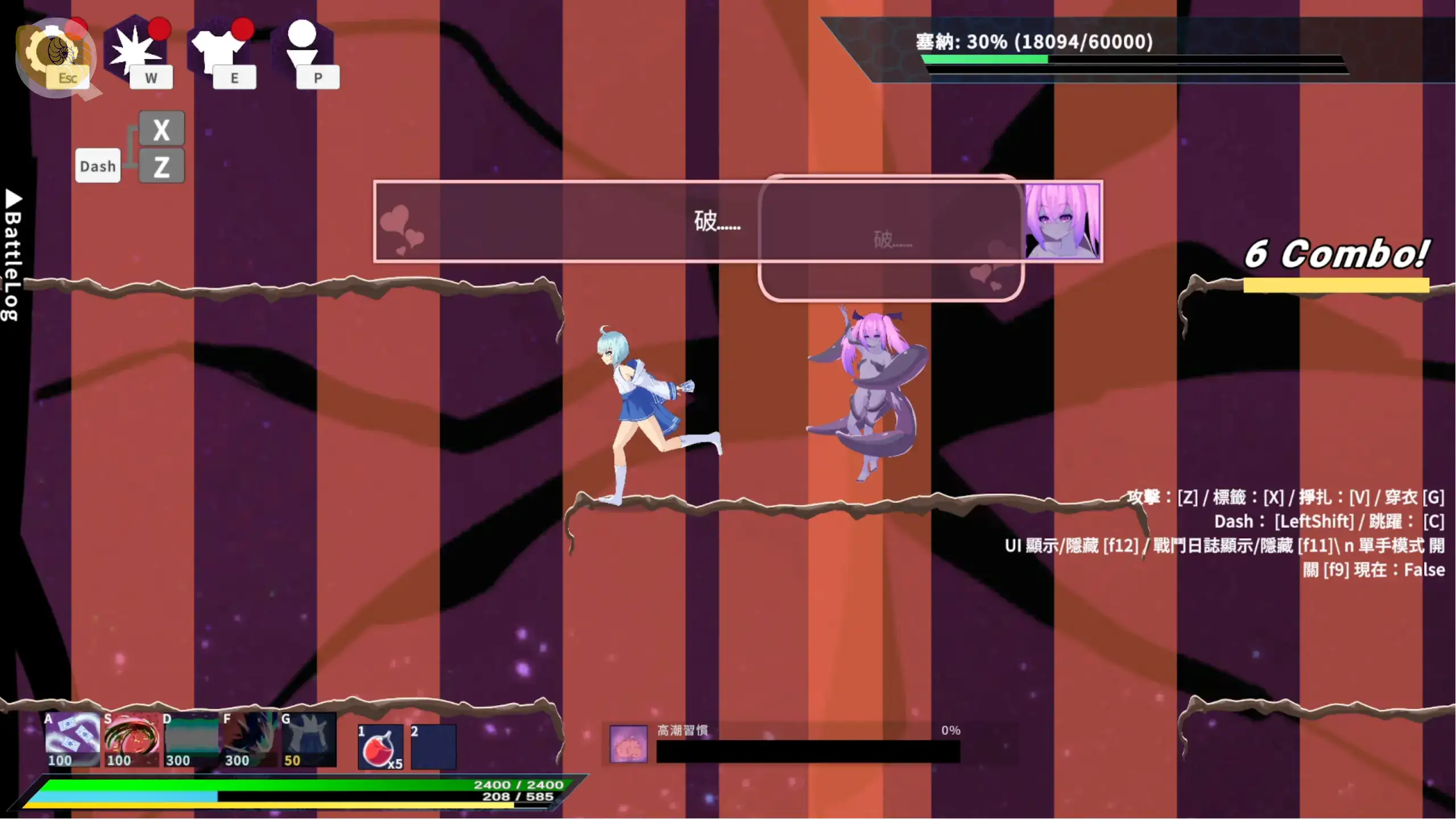Activate the teal wave skill
This screenshot has height=819, width=1456.
pos(191,739)
